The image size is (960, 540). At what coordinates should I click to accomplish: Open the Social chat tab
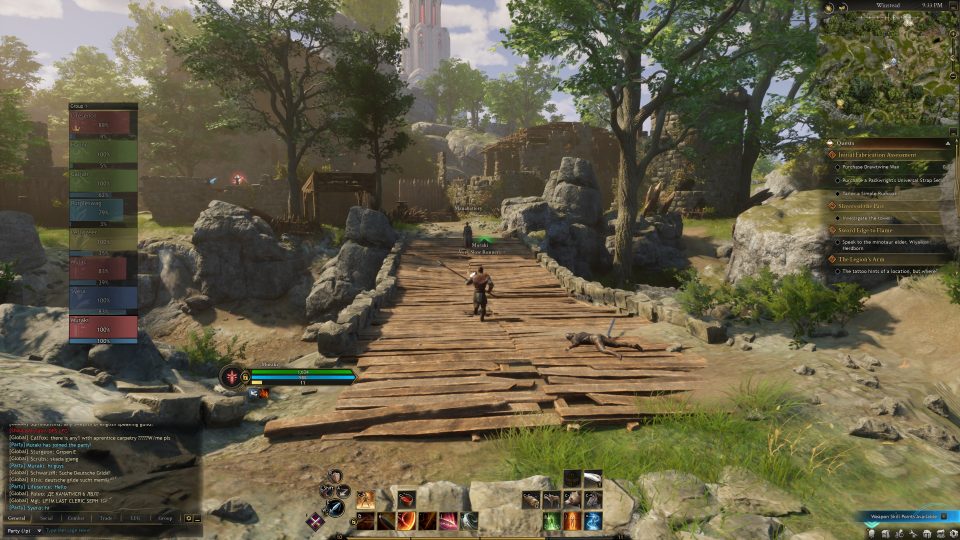click(x=46, y=518)
